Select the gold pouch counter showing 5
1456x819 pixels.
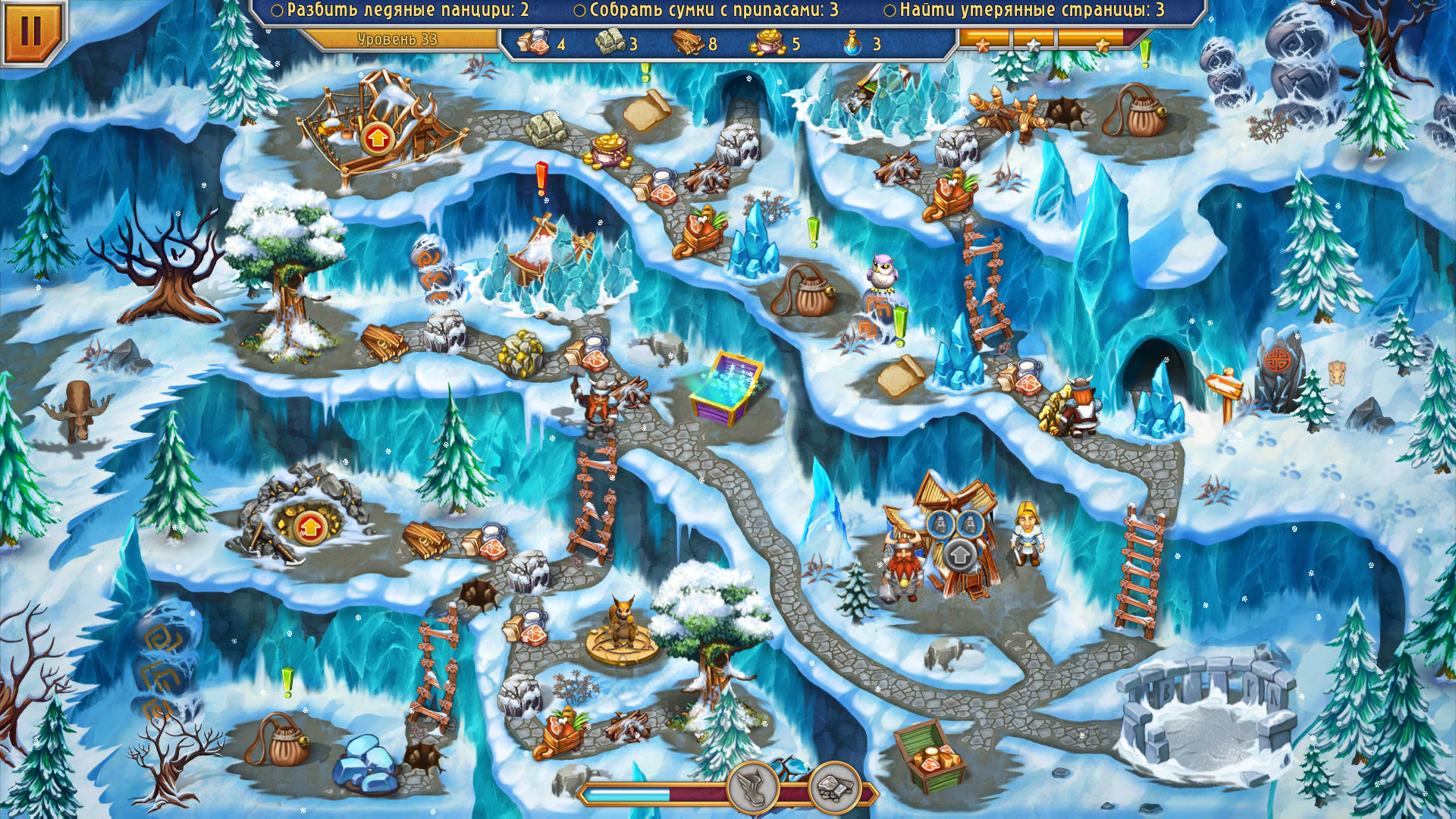pyautogui.click(x=768, y=43)
